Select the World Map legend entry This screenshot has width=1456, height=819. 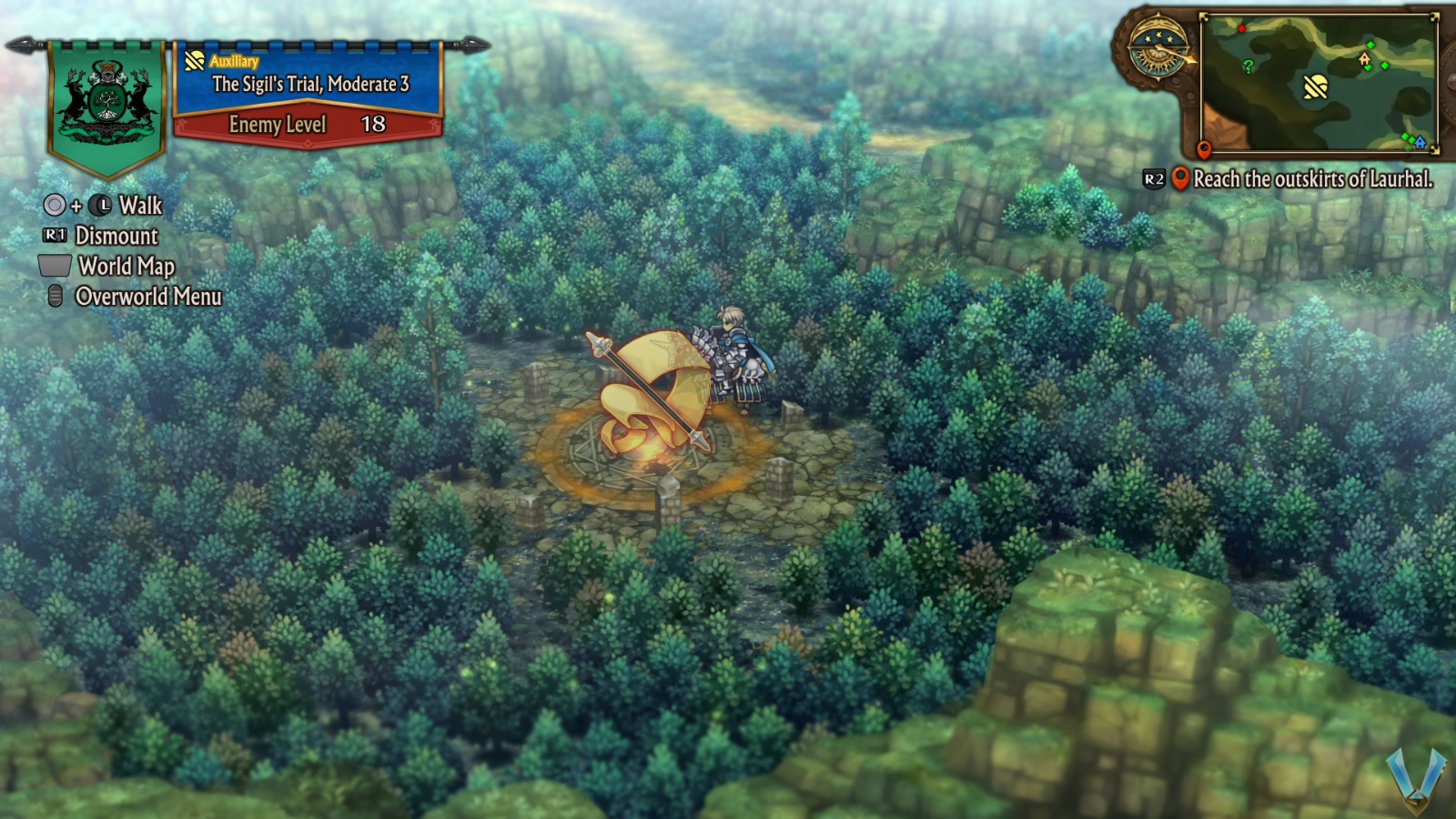click(x=126, y=268)
